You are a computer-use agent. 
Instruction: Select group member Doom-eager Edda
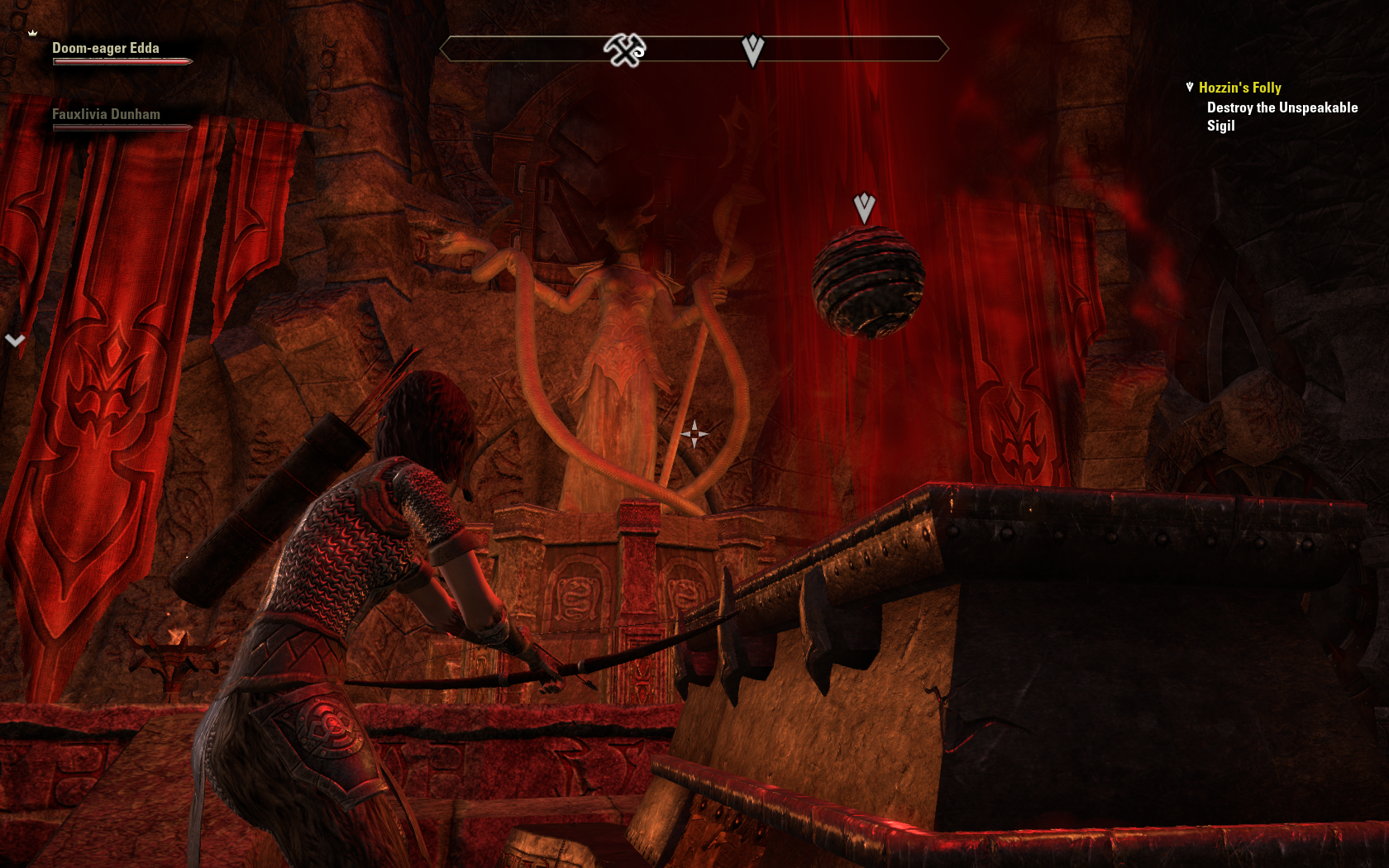[x=106, y=49]
